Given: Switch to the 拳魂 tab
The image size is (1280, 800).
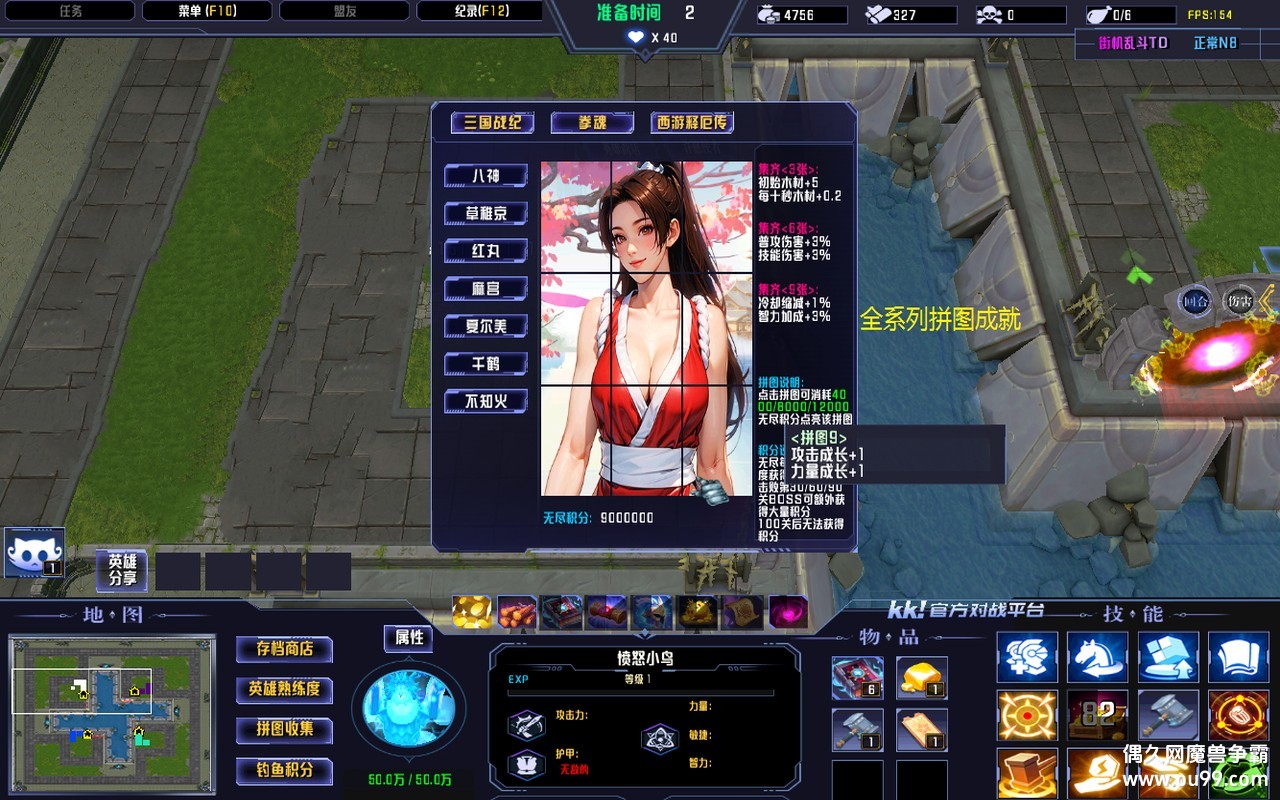Looking at the screenshot, I should click(x=592, y=123).
